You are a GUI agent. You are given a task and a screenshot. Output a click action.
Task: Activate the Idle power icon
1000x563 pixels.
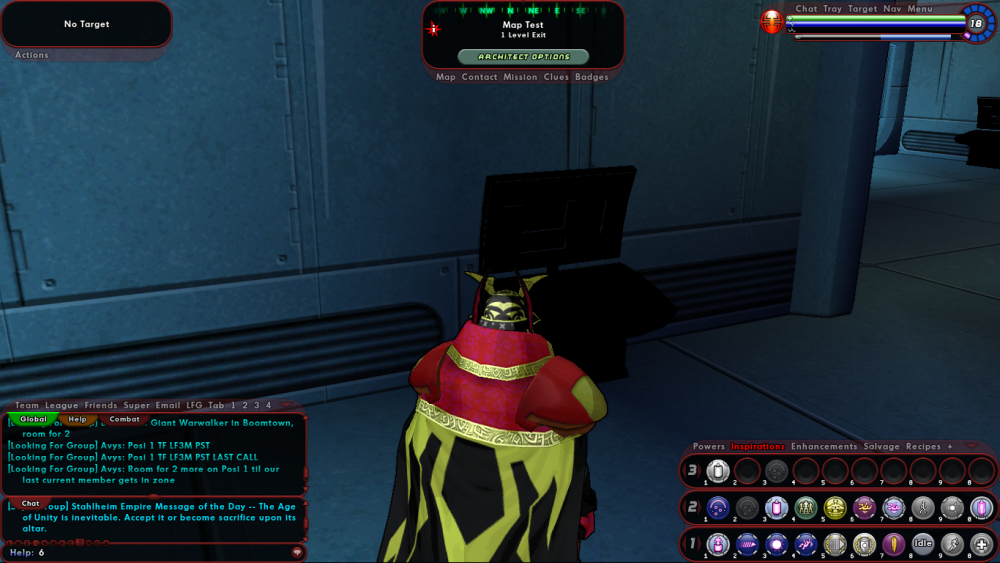(x=923, y=544)
